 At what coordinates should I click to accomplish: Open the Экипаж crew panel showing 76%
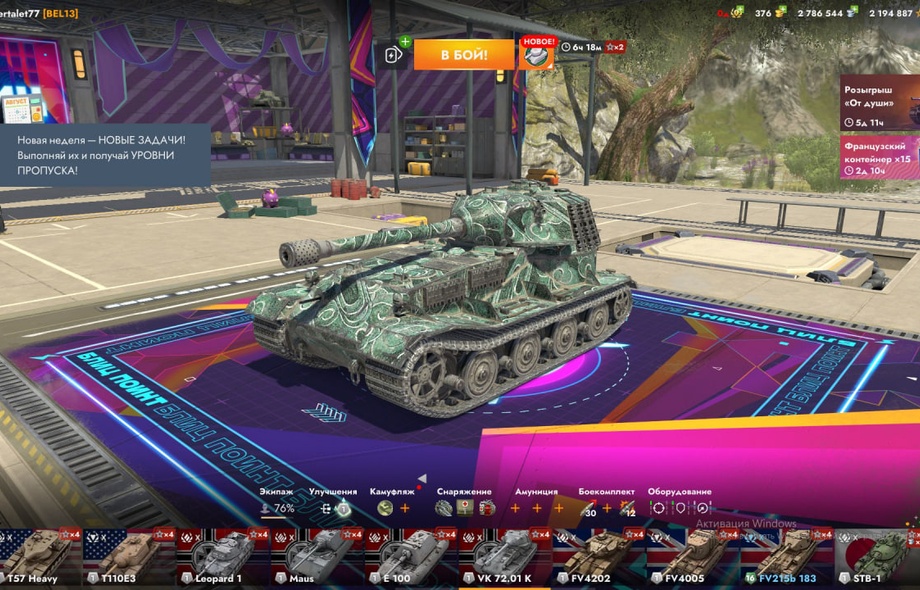pos(277,508)
